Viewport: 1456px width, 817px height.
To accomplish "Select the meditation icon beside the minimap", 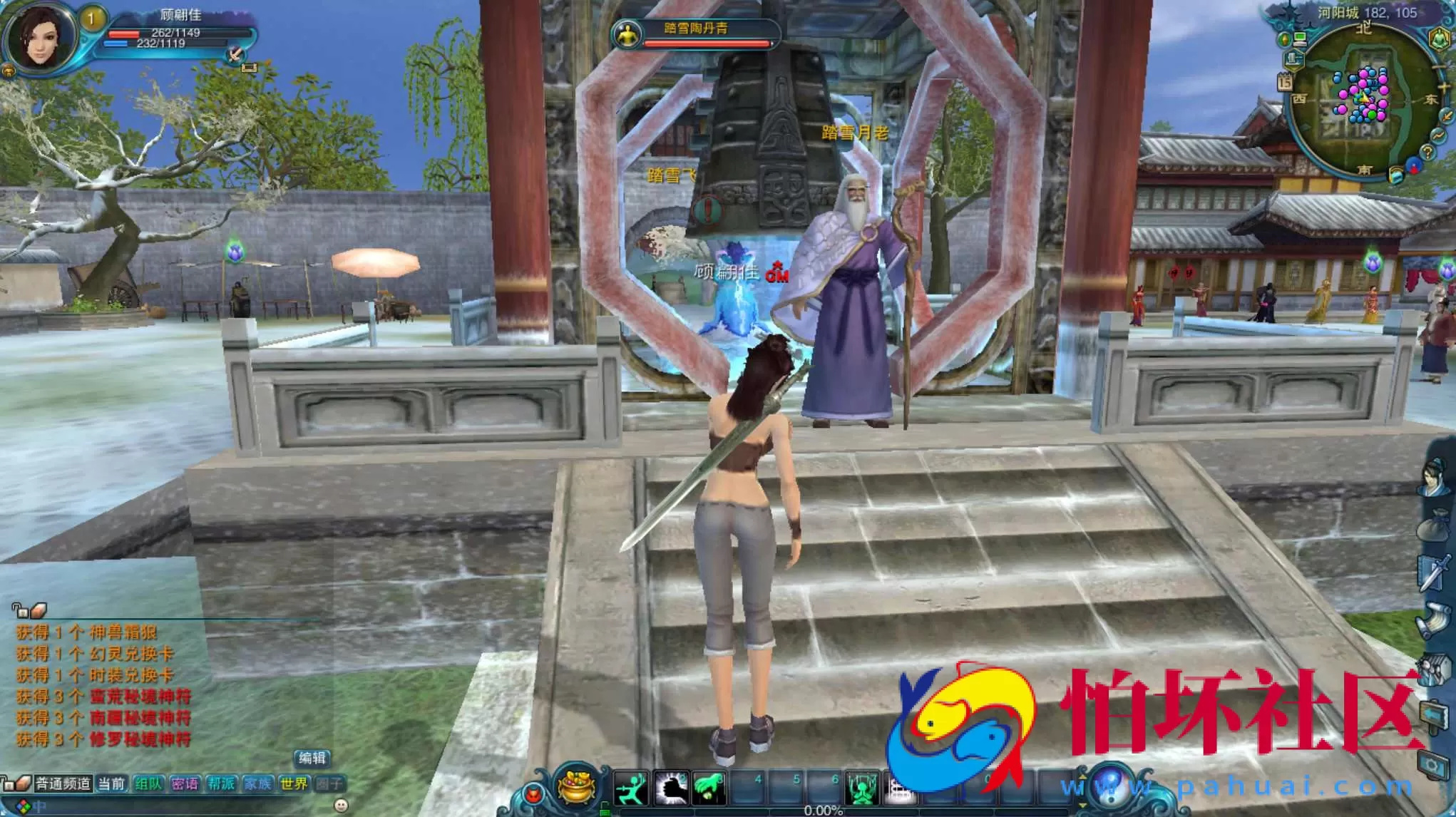I will [1440, 39].
